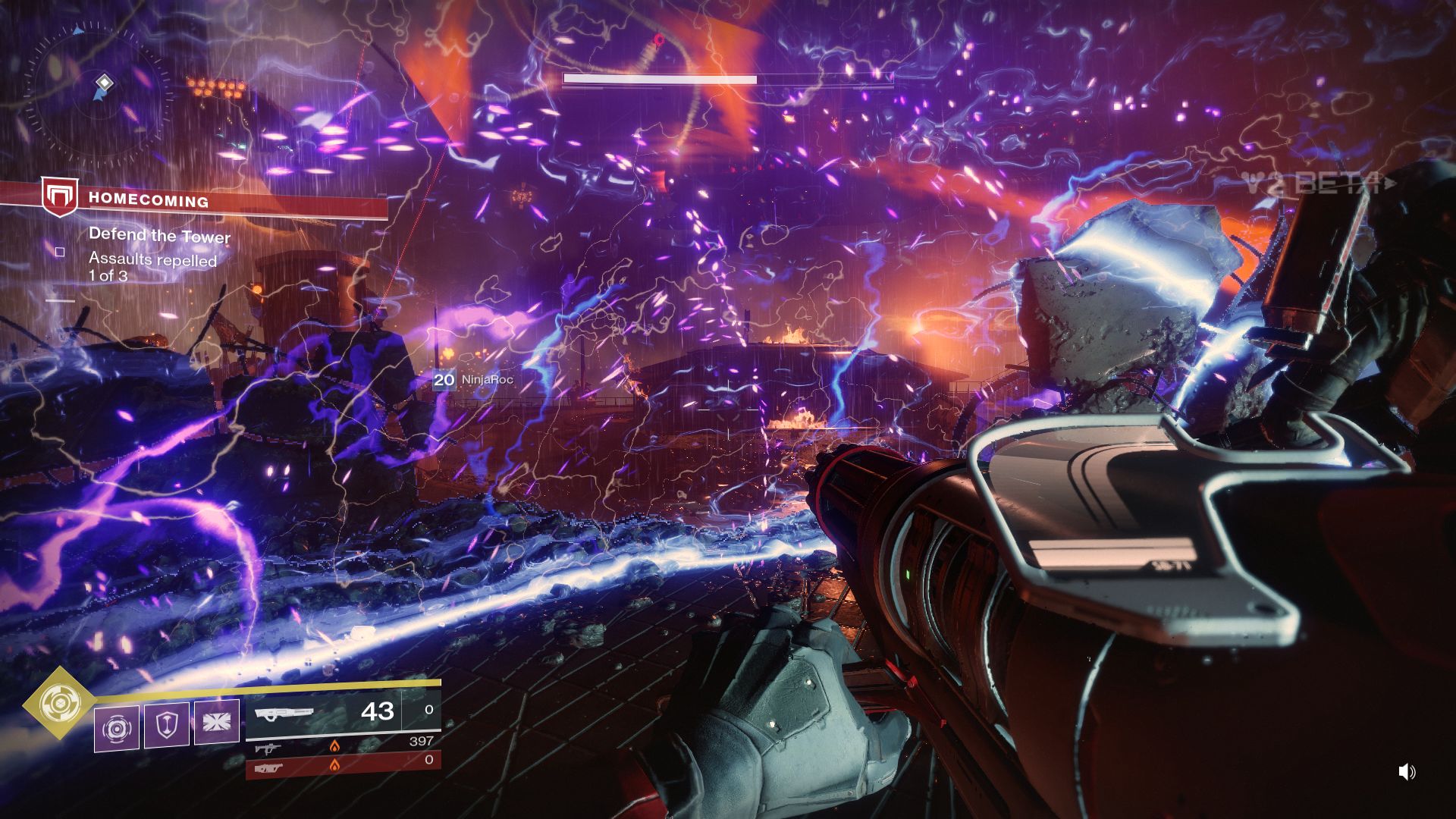
Task: Use the grenade ability with ring icon
Action: [x=117, y=729]
